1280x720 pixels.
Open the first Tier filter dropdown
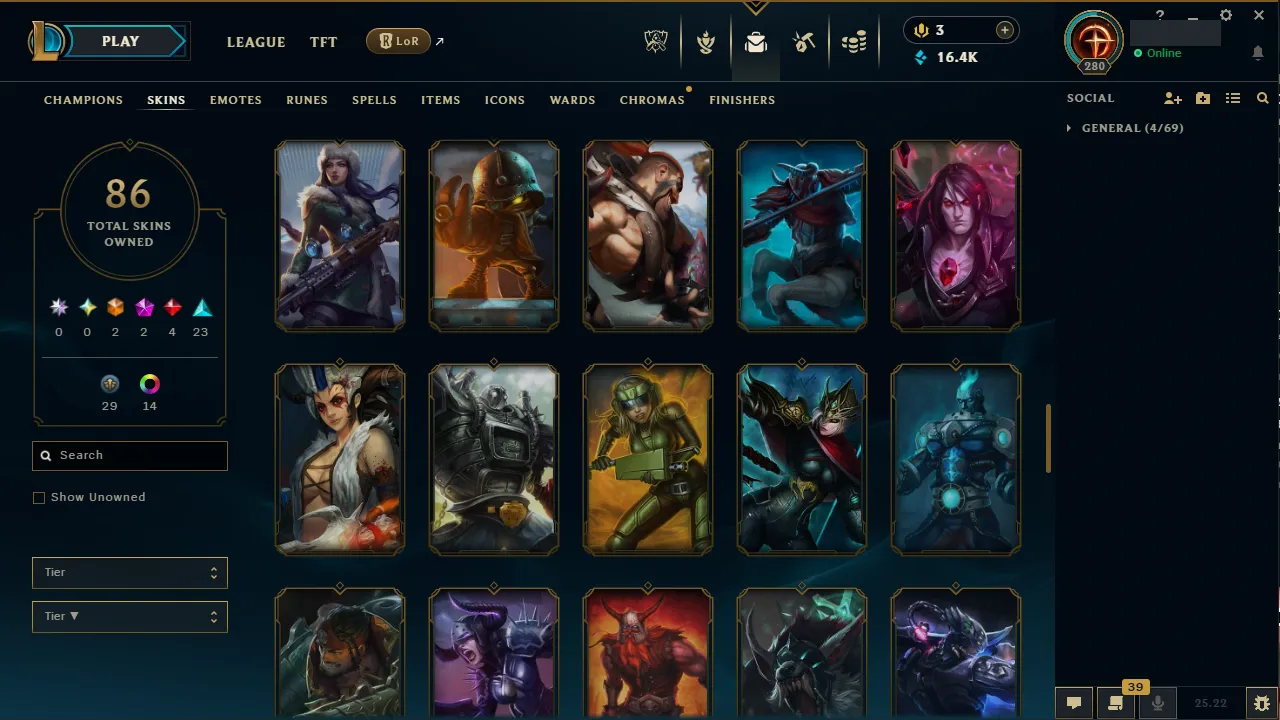click(x=129, y=572)
